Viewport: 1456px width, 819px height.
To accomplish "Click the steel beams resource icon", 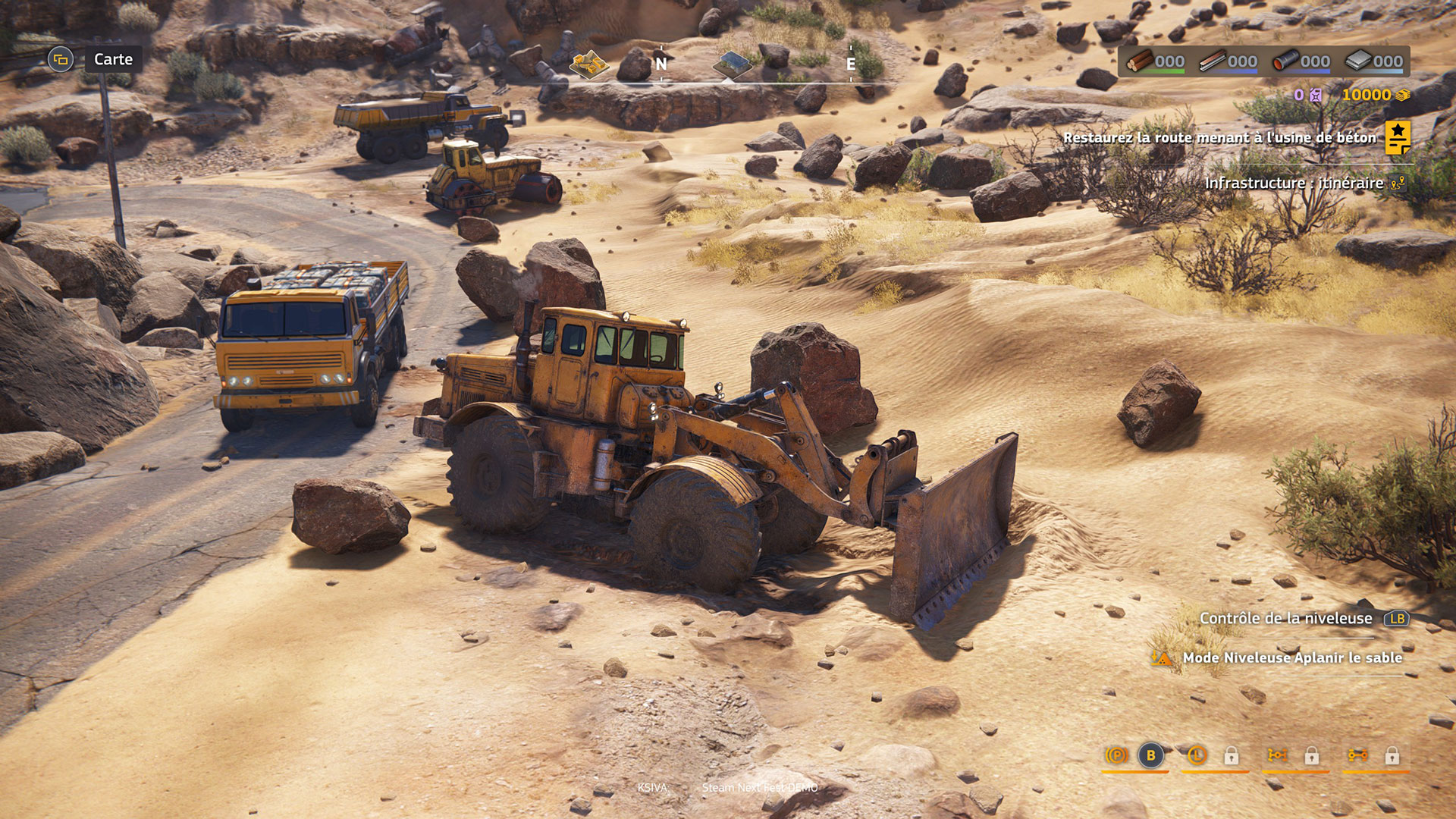I will (1213, 61).
